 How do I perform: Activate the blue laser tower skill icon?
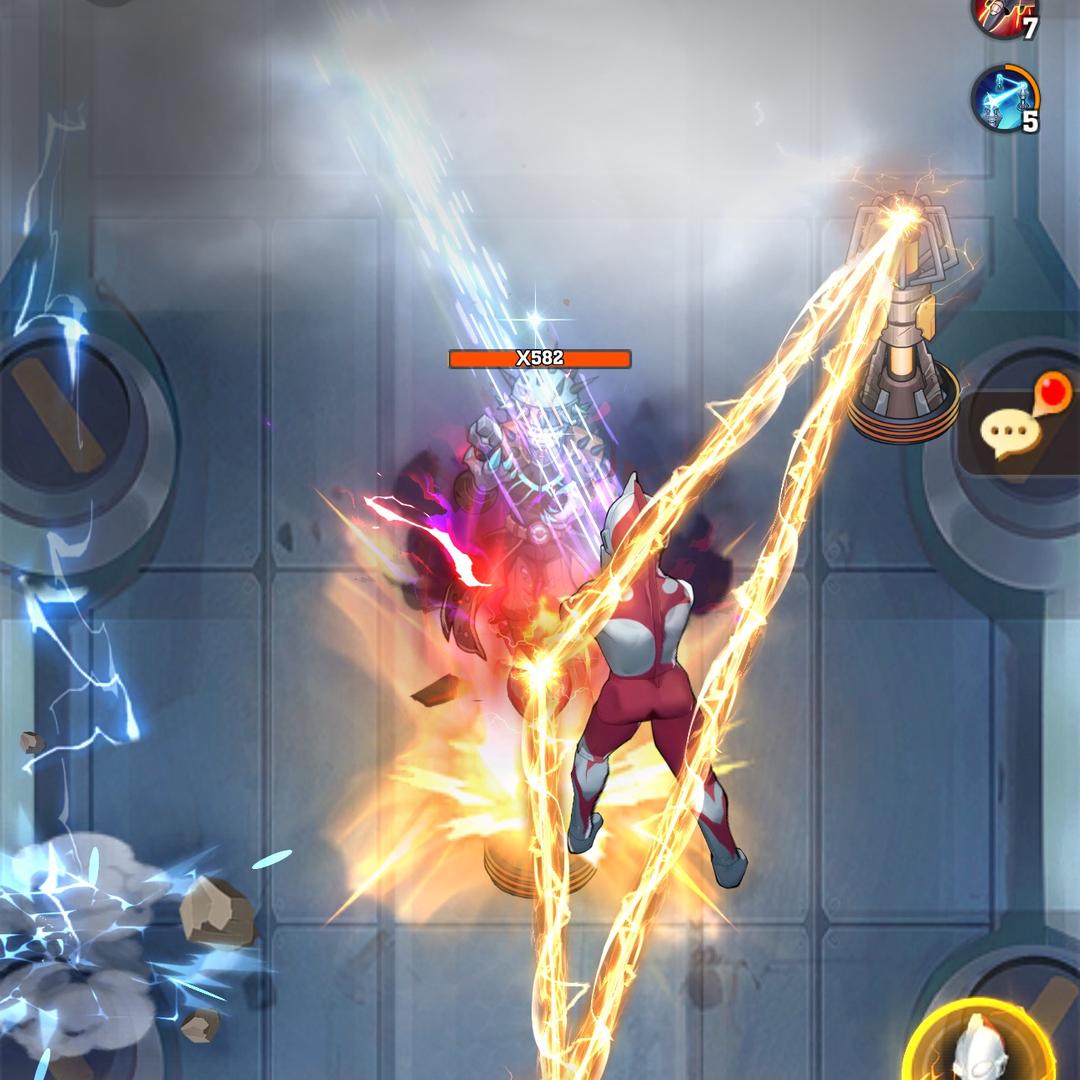click(x=1004, y=98)
